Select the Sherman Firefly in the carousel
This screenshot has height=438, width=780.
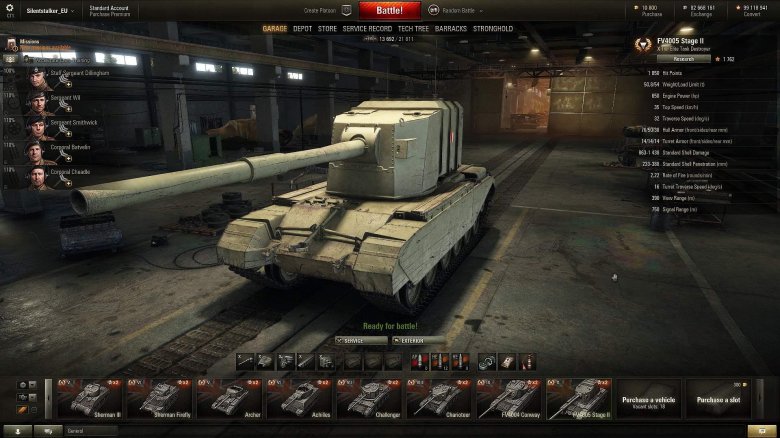point(159,398)
